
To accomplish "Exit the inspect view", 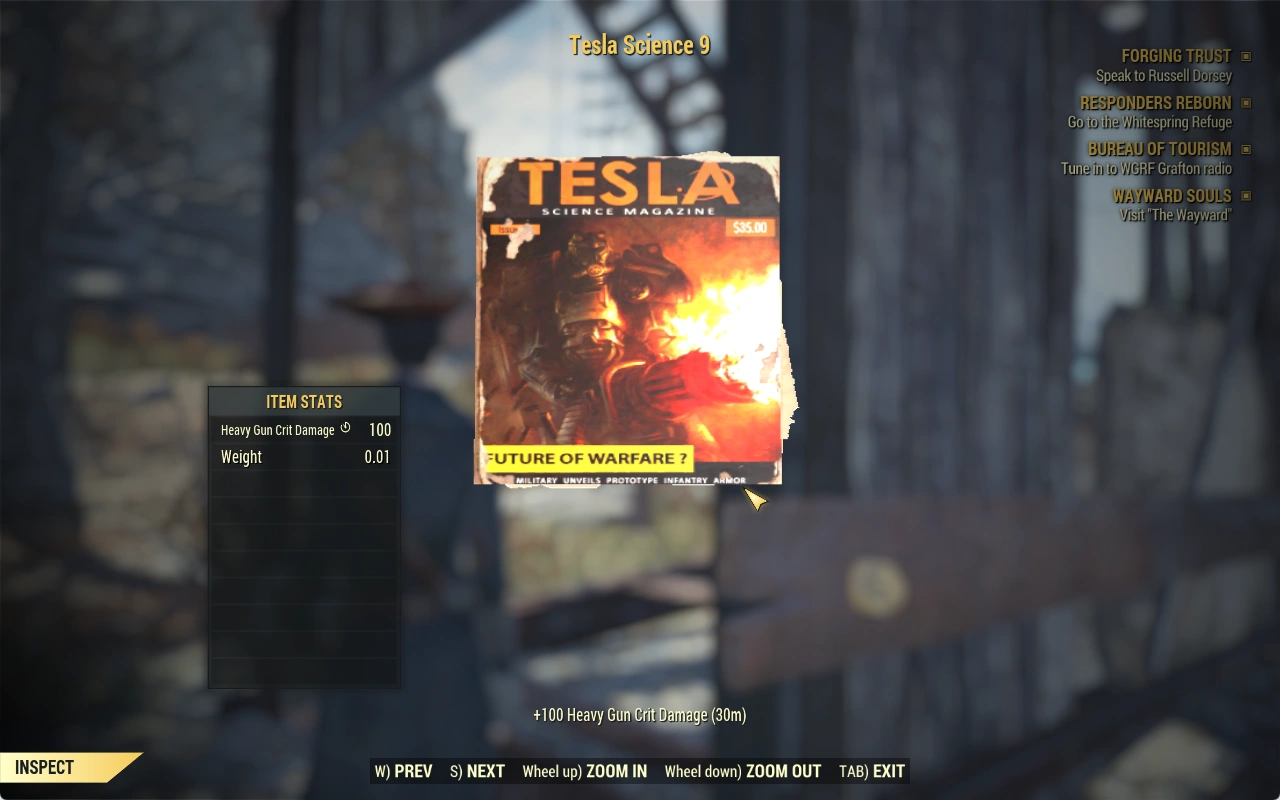I will pyautogui.click(x=872, y=771).
